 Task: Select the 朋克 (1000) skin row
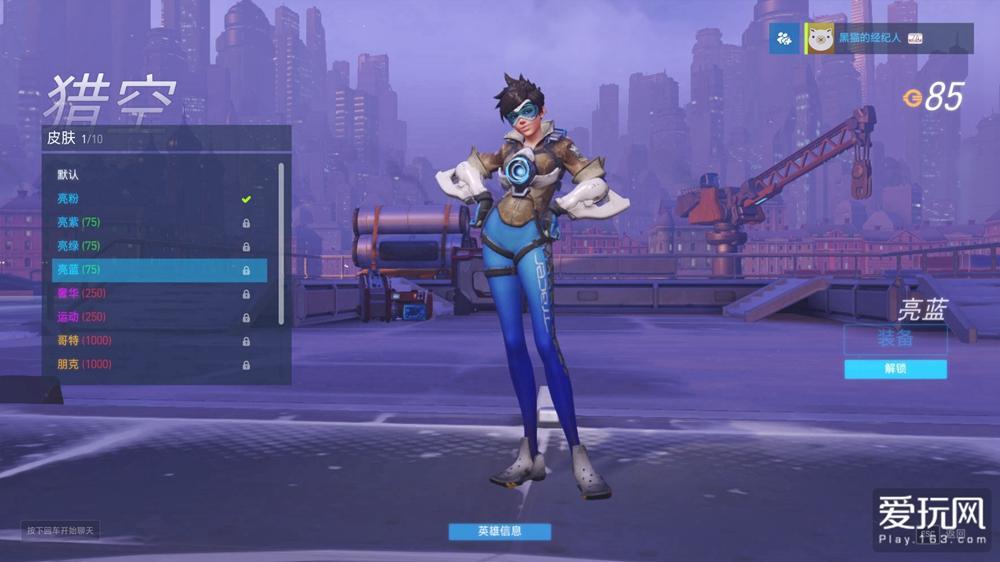coord(150,365)
